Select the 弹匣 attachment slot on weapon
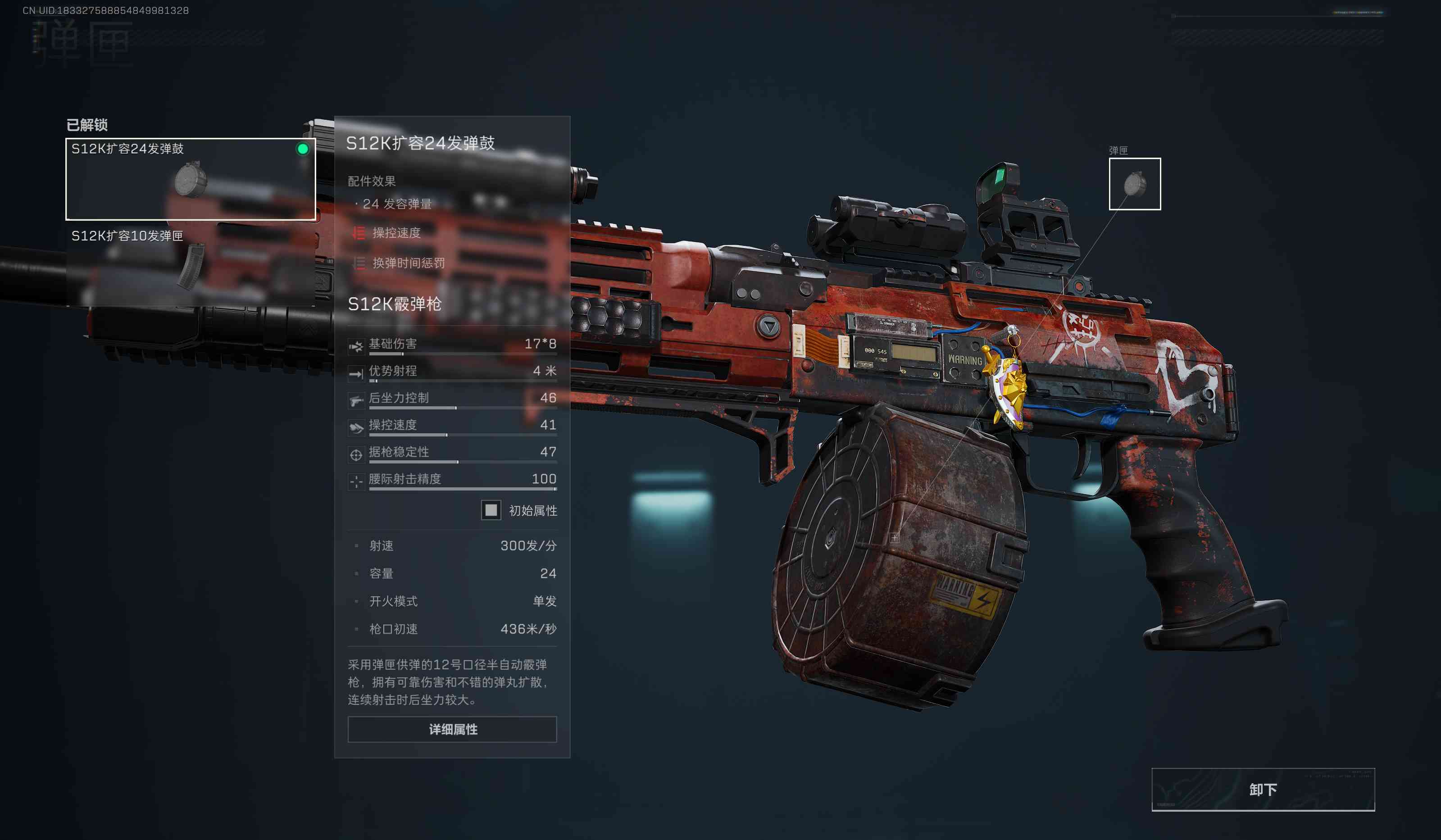 1135,184
